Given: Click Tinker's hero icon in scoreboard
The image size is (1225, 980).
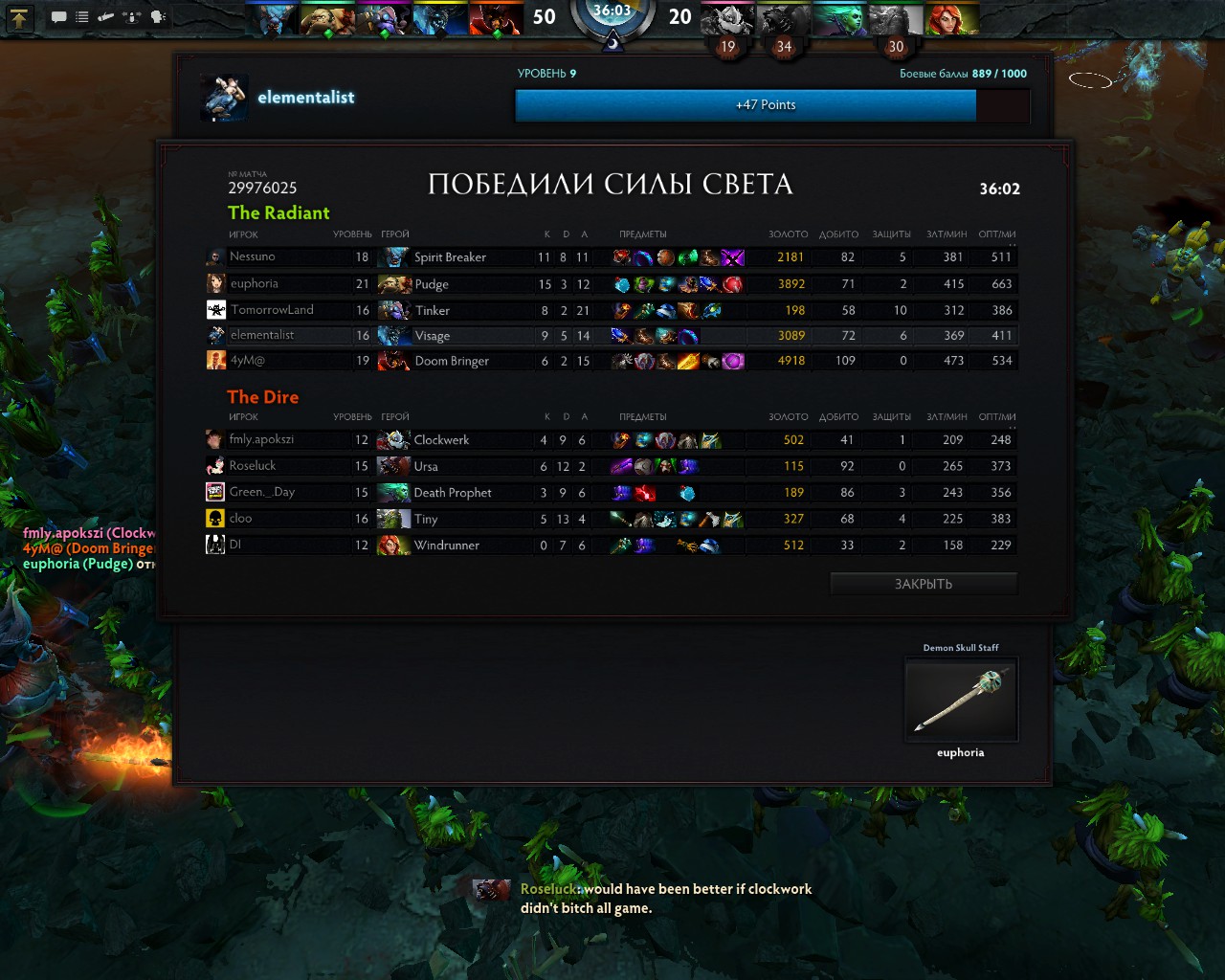Looking at the screenshot, I should [x=393, y=310].
